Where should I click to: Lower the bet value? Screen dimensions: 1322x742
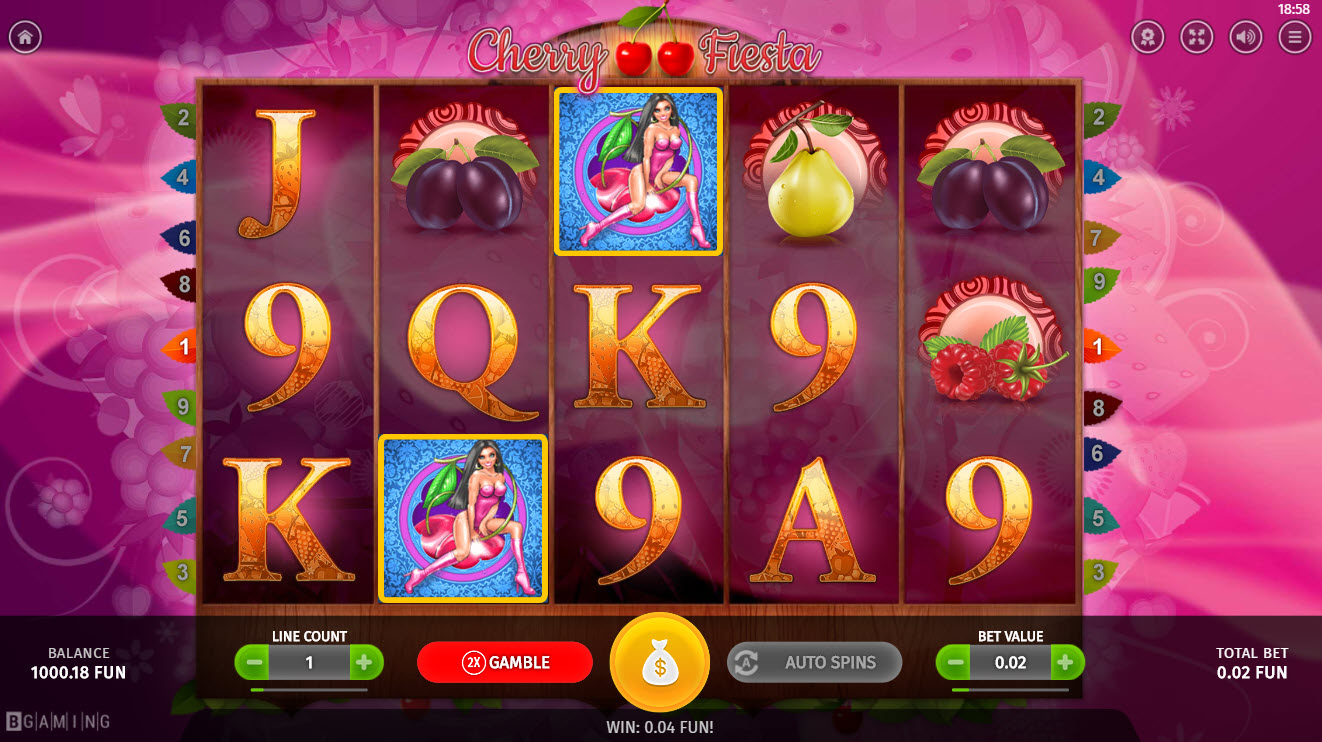(953, 662)
